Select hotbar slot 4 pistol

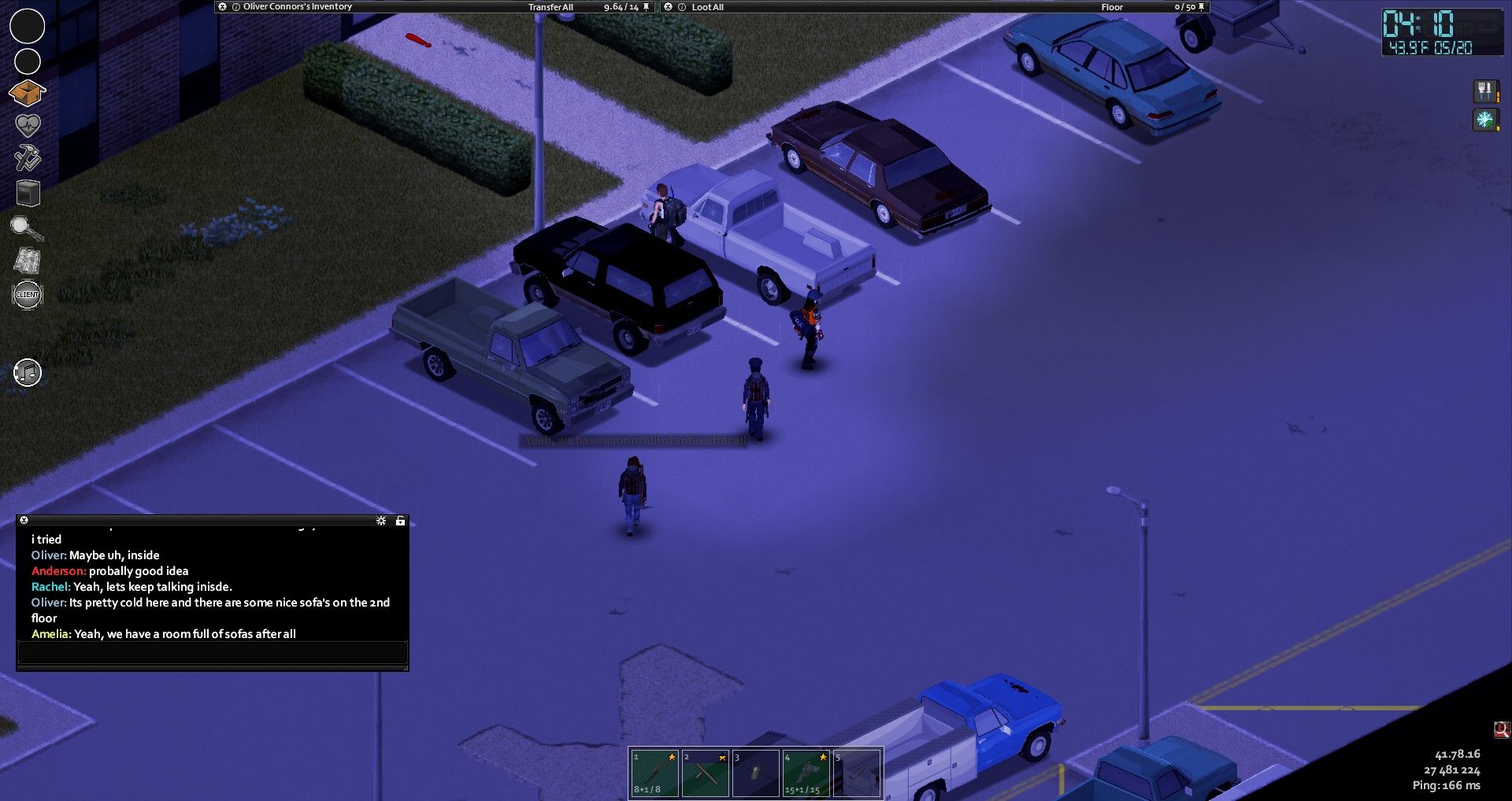tap(806, 773)
